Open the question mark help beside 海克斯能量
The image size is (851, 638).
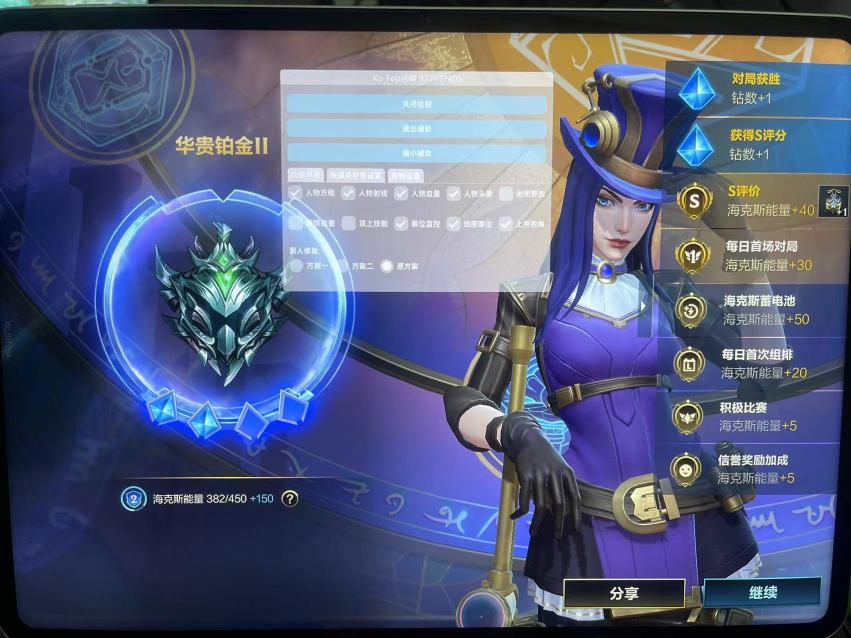(x=290, y=498)
